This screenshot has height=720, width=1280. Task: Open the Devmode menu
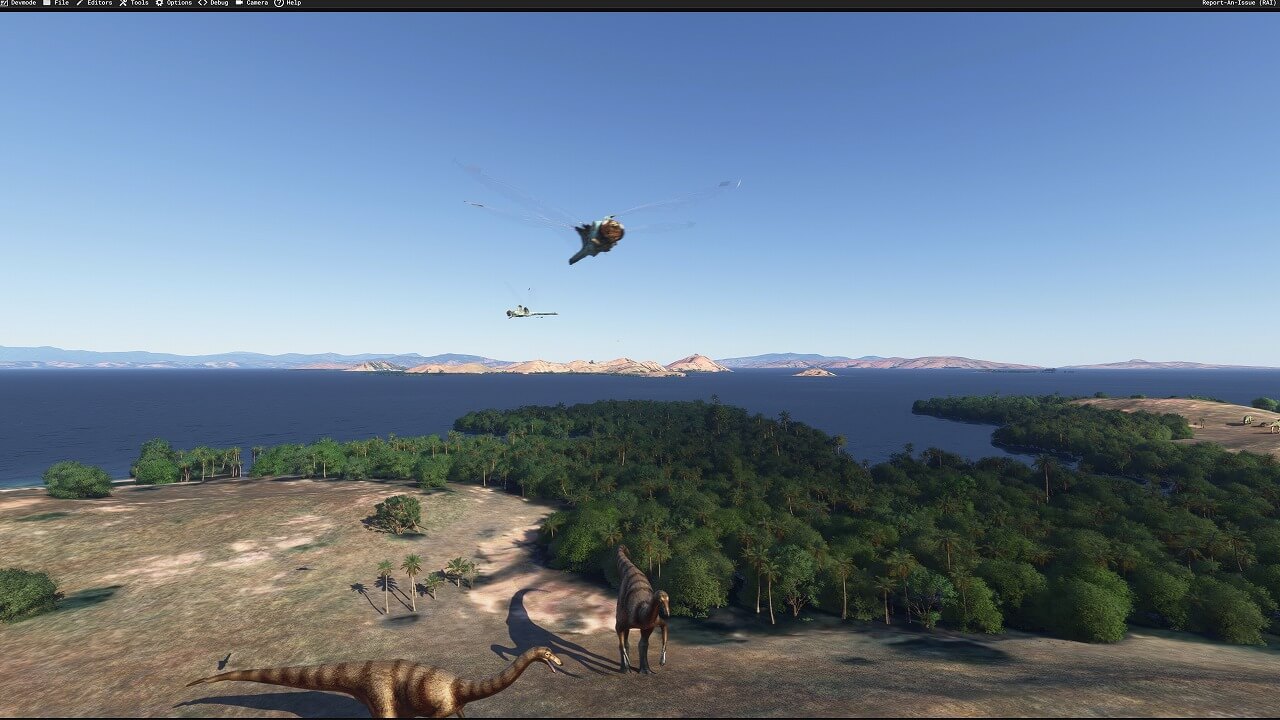(x=19, y=3)
